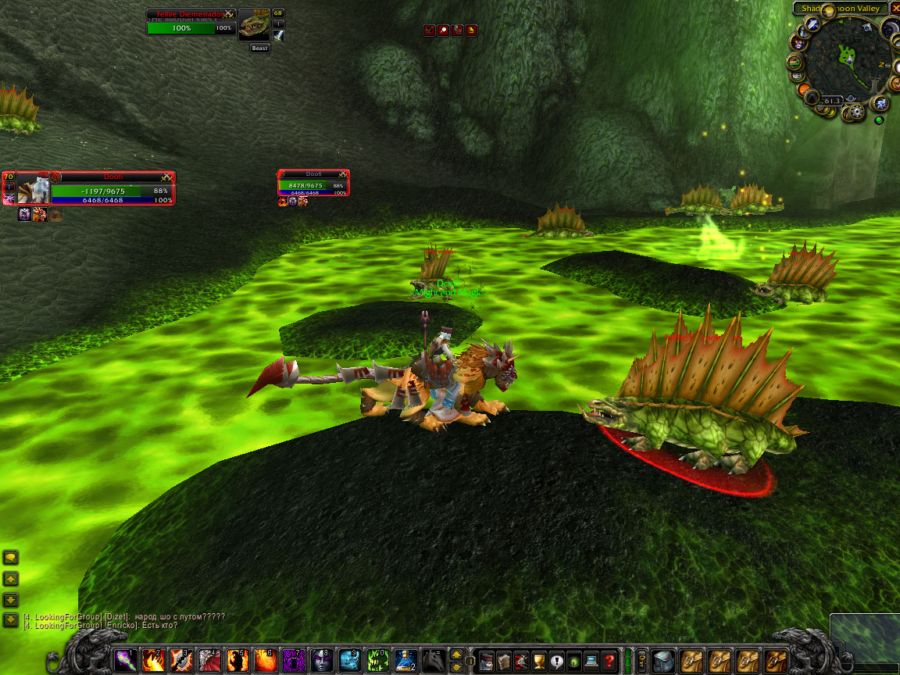Screen dimensions: 900x675
Task: Click the player character portrait frame
Action: click(x=33, y=188)
